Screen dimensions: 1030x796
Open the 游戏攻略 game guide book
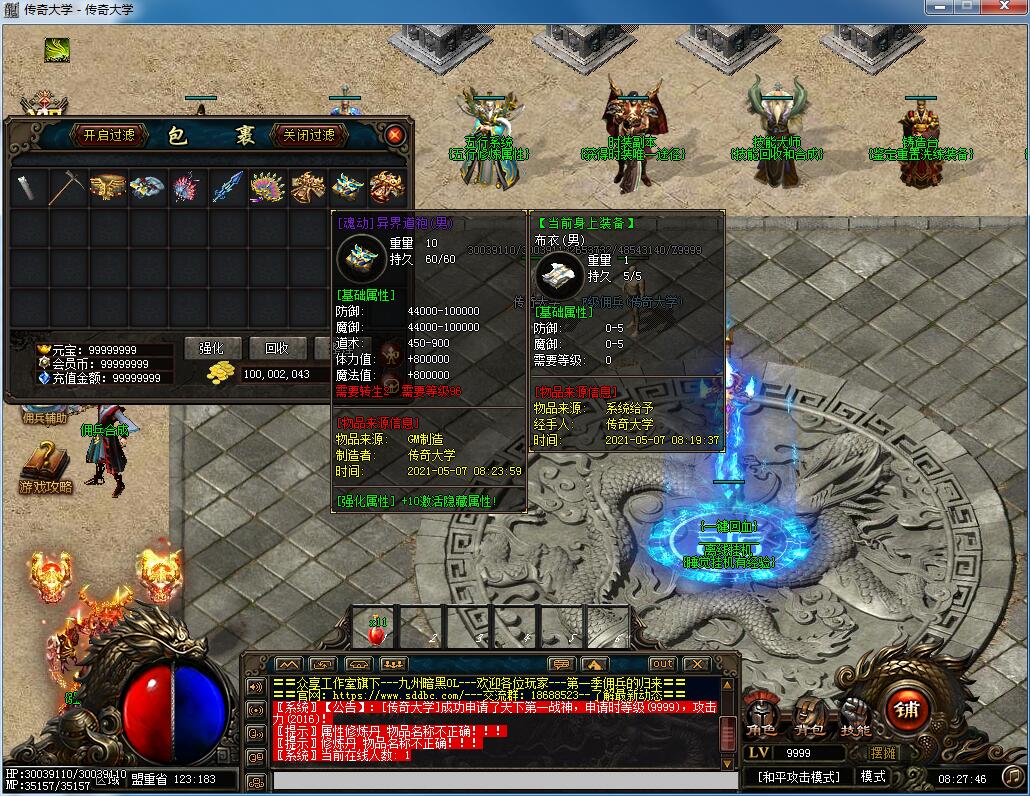click(x=45, y=468)
